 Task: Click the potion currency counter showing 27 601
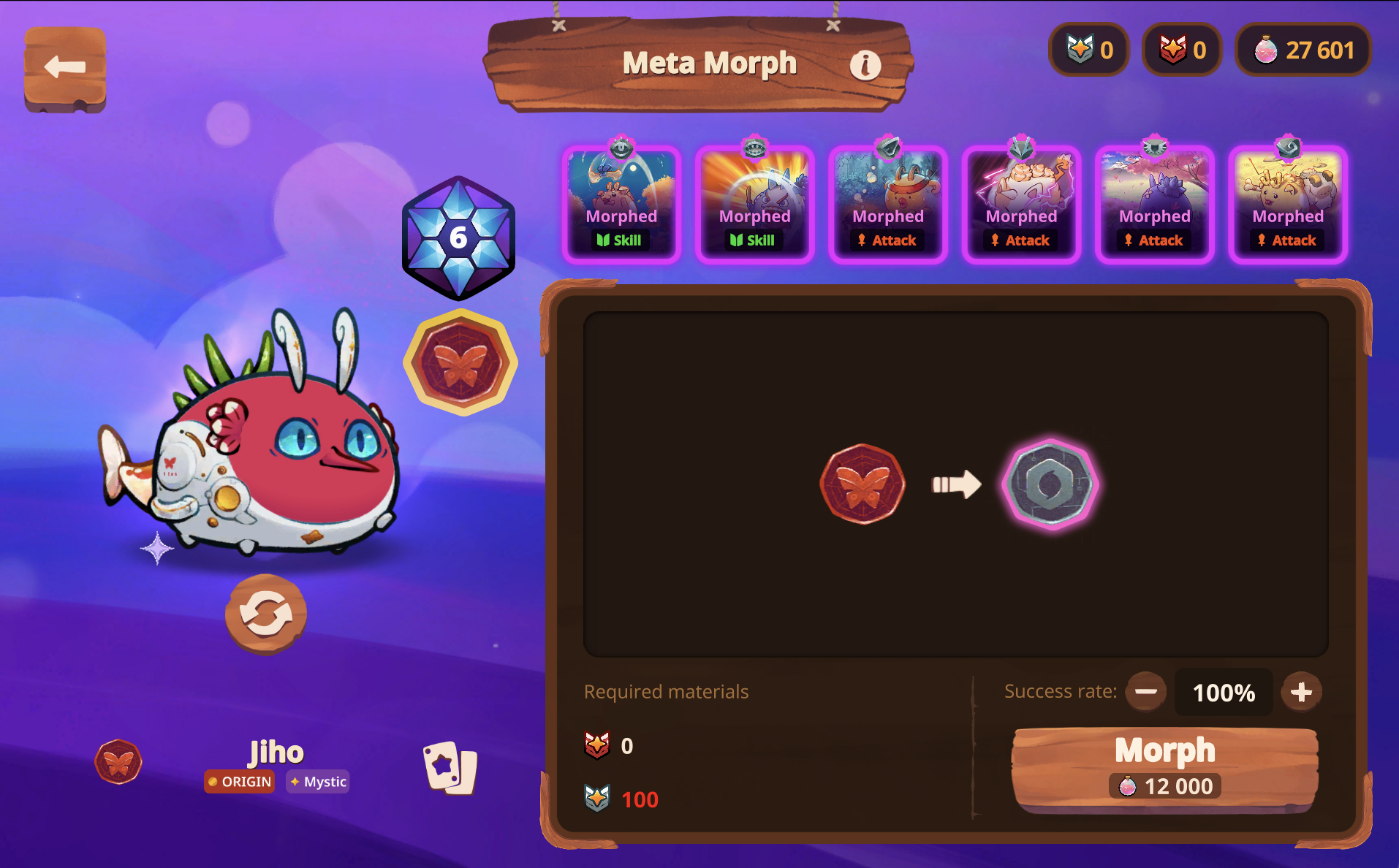tap(1303, 49)
